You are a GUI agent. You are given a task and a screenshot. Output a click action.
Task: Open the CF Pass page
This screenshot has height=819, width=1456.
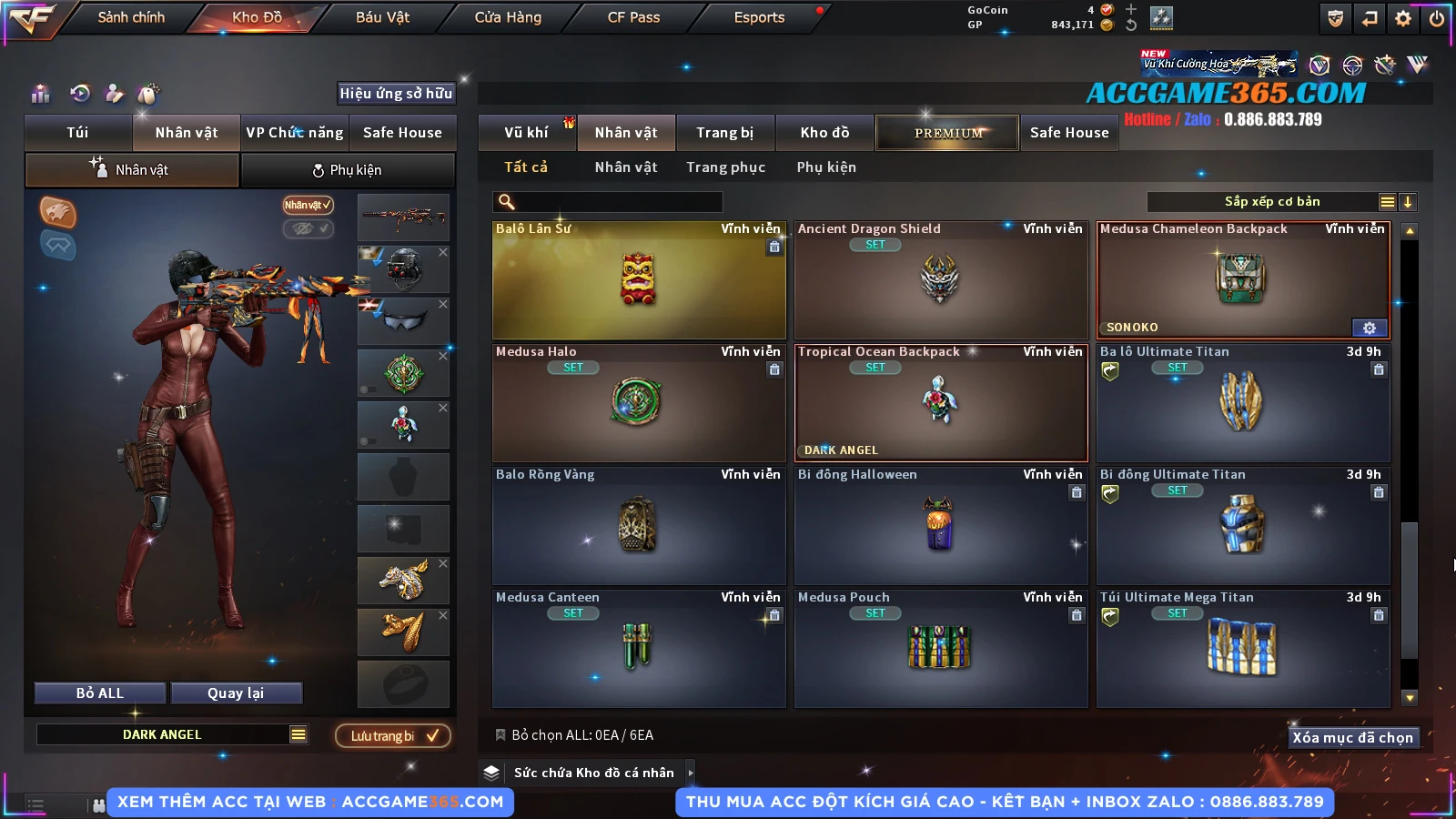pos(633,17)
